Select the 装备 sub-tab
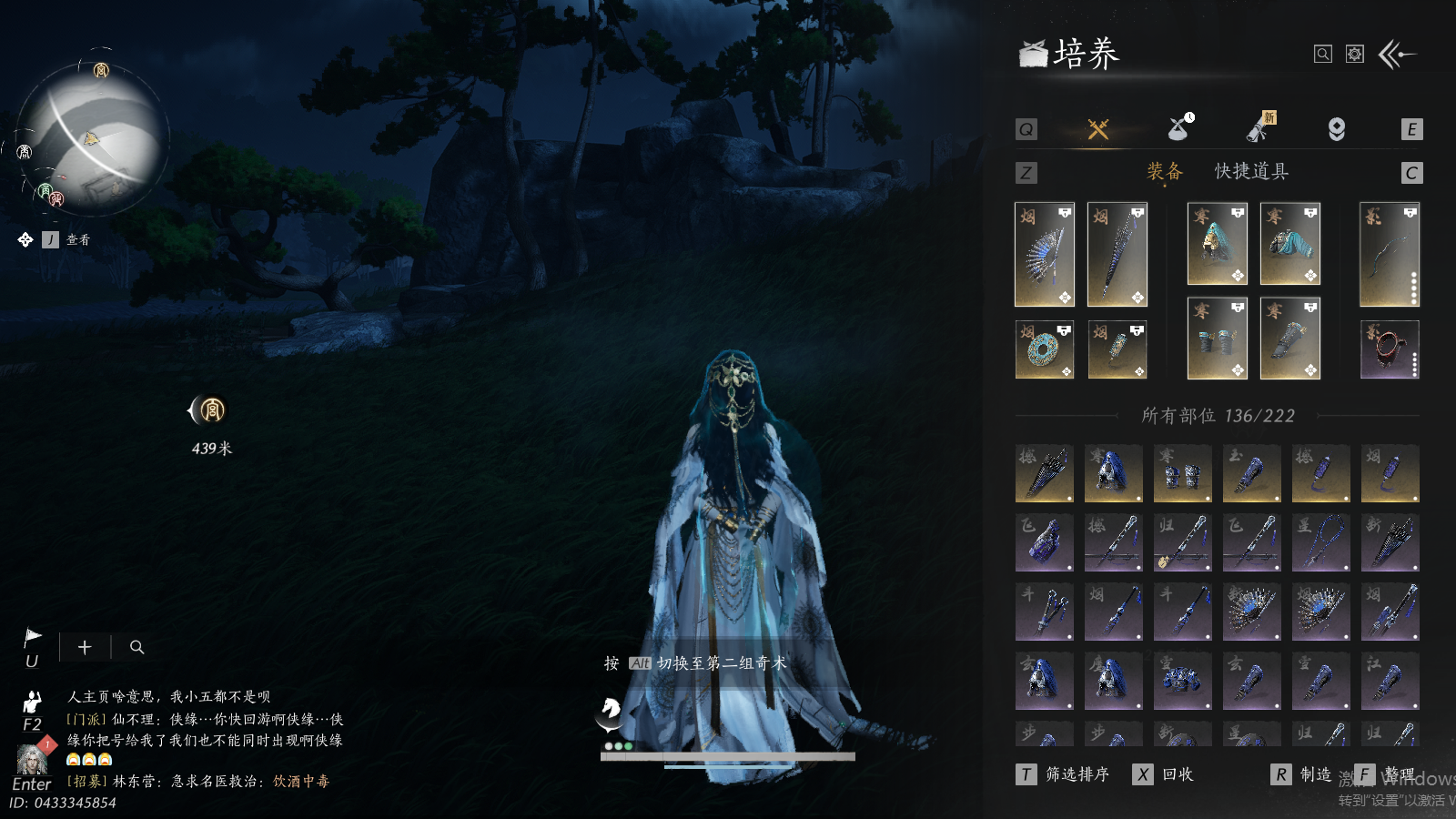 1165,172
